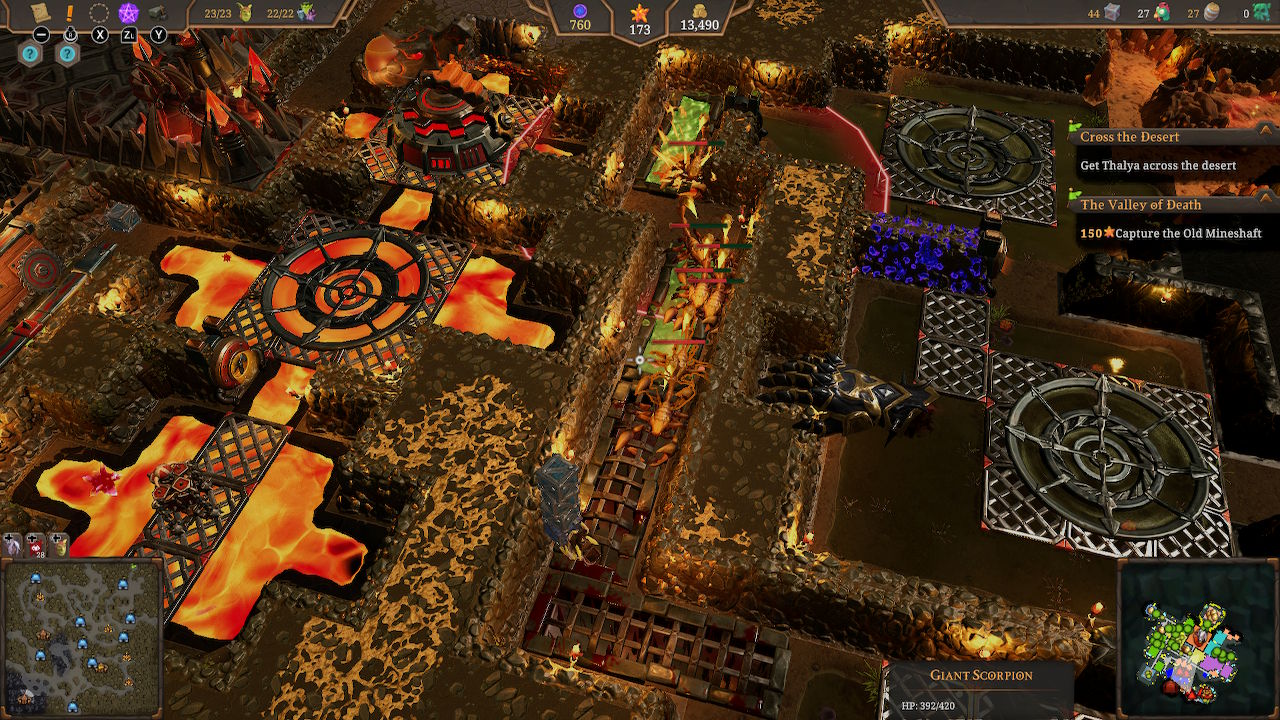Click the Giant Scorpion info panel

985,675
